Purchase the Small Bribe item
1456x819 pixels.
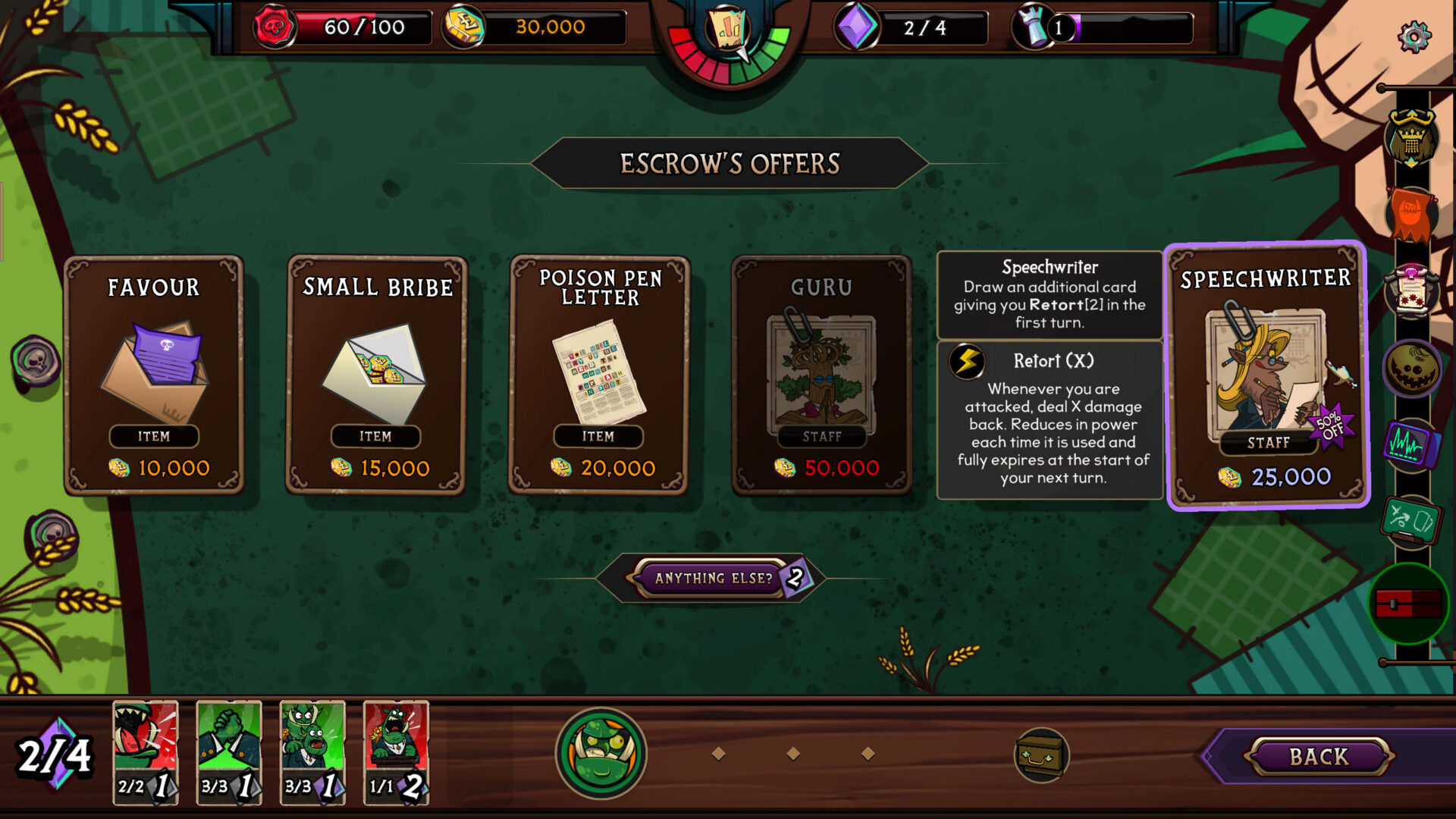[x=376, y=375]
